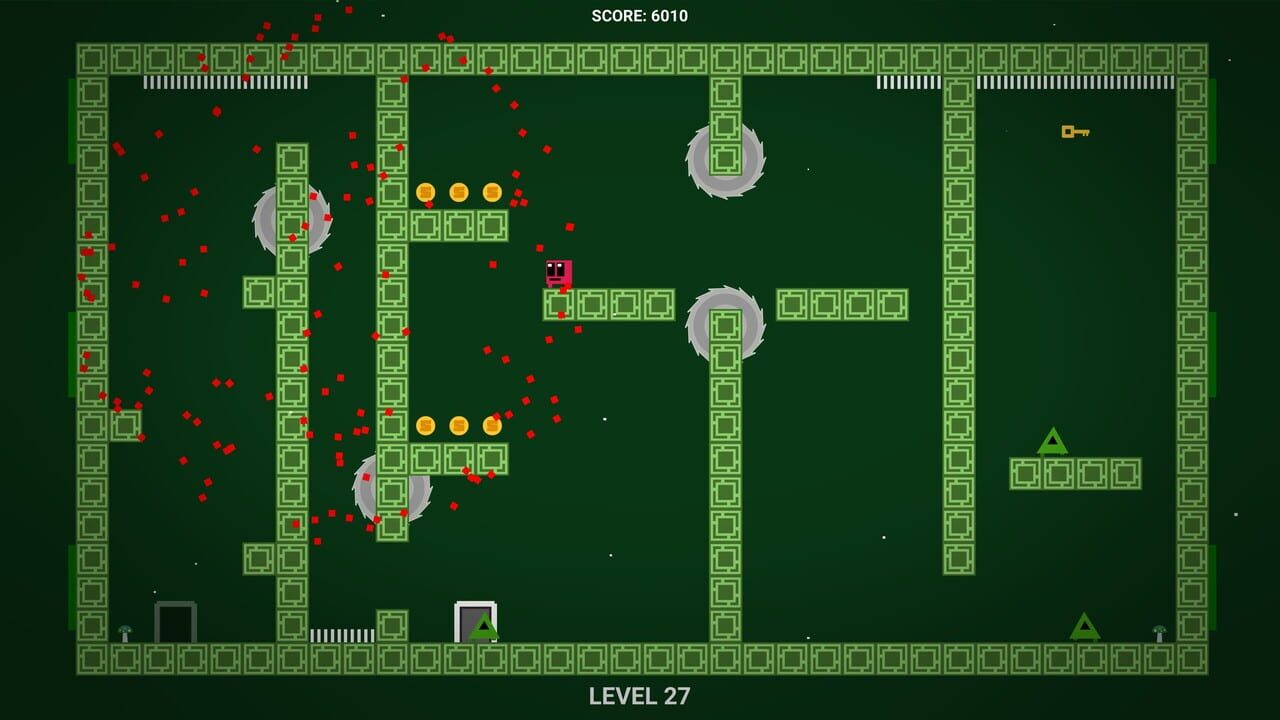Click the leftmost coin in the upper coin row
The height and width of the screenshot is (720, 1280).
click(x=428, y=191)
